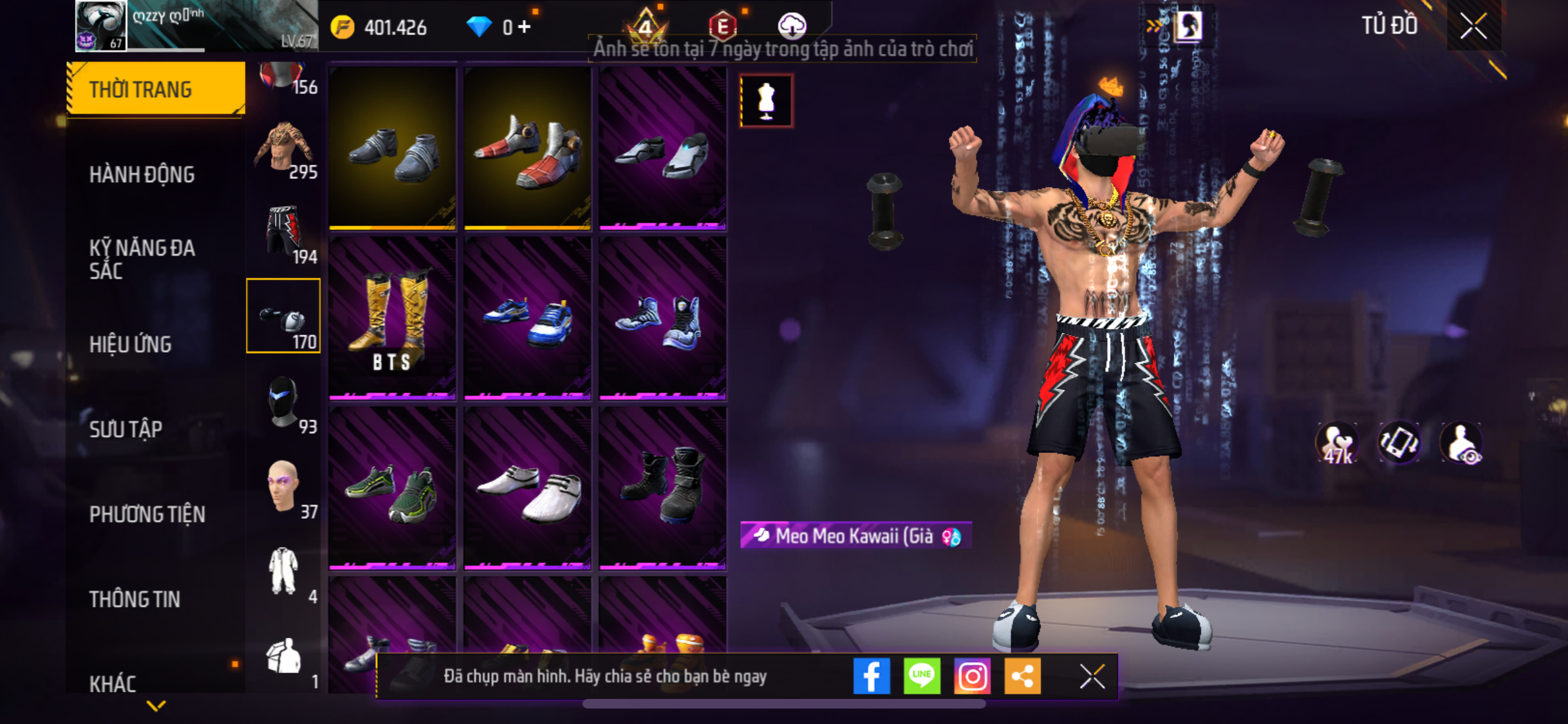Screen dimensions: 1568x724
Task: Open the Sưu Tập collection menu
Action: click(x=126, y=429)
